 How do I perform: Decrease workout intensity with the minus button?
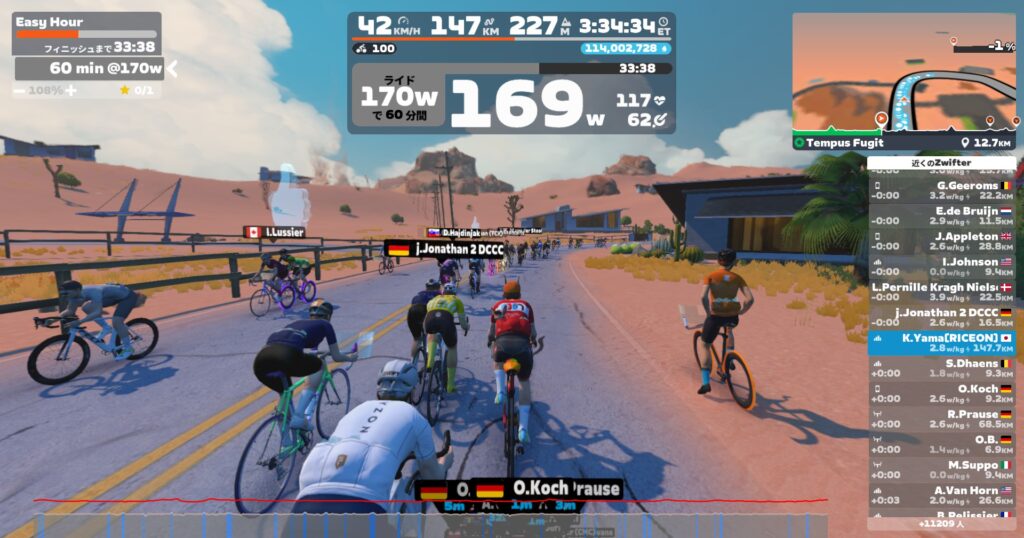[20, 90]
